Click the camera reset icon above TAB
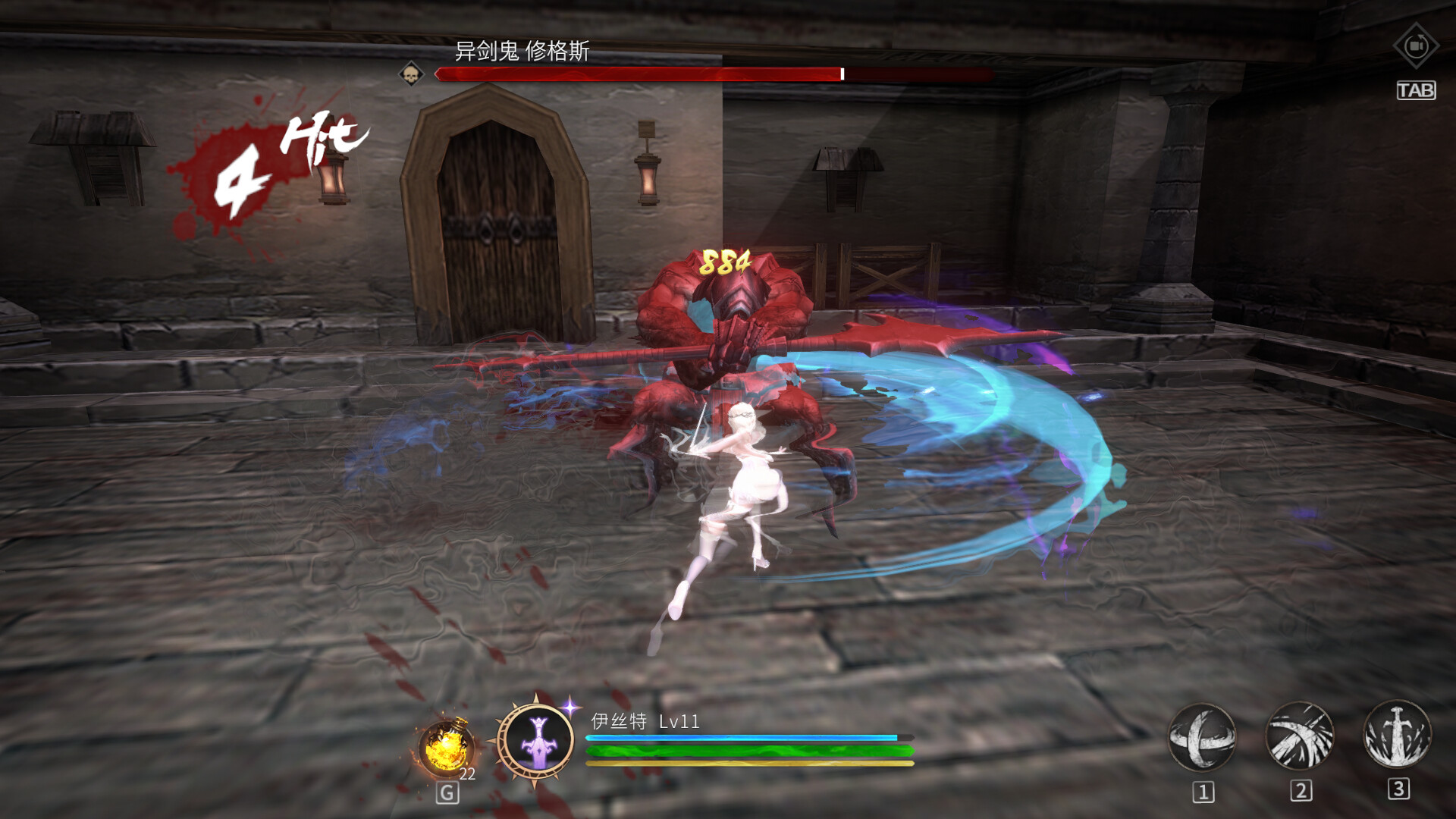Image resolution: width=1456 pixels, height=819 pixels. [x=1415, y=45]
